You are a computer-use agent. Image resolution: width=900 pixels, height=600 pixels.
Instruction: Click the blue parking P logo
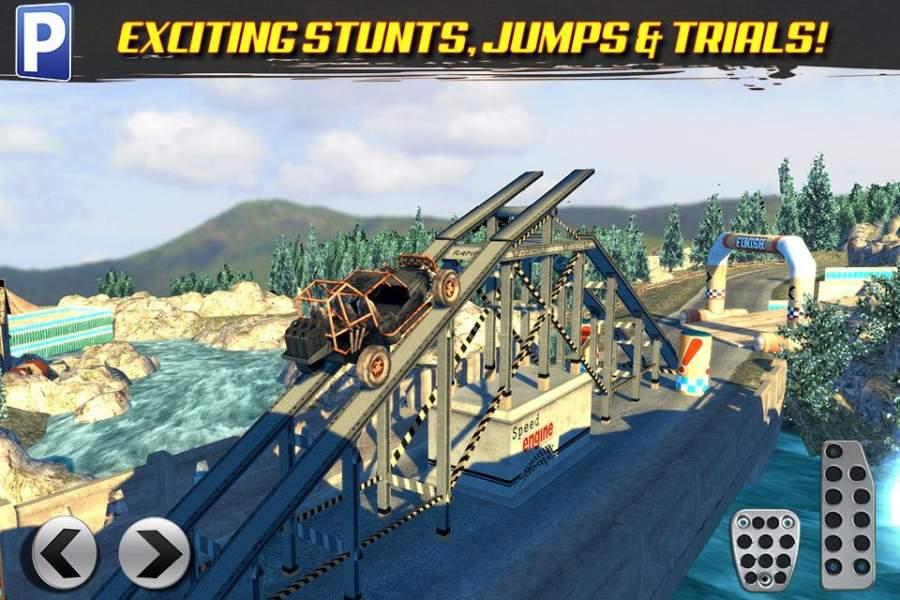coord(43,39)
